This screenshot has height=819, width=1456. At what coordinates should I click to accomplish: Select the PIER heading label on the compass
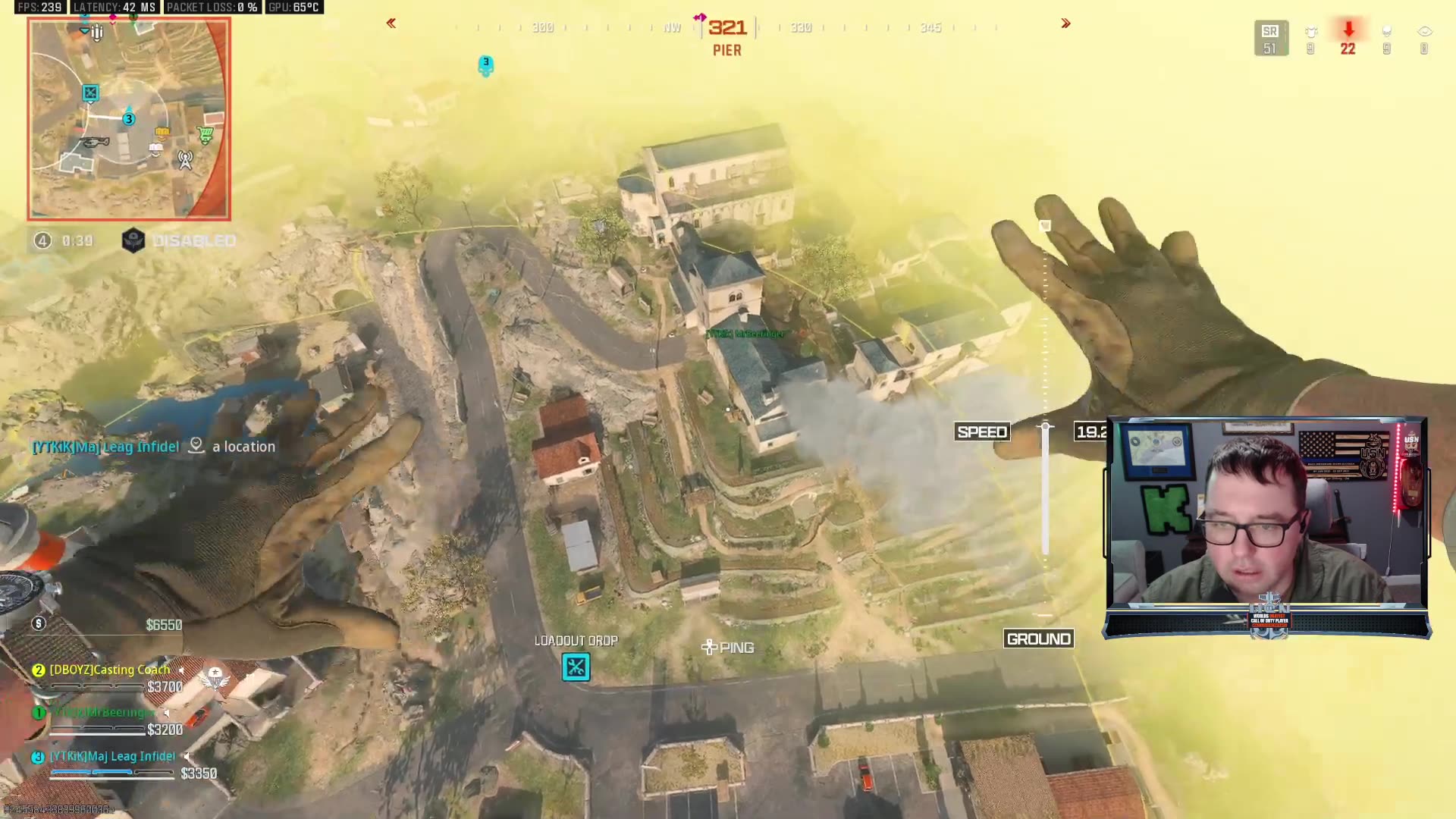pyautogui.click(x=726, y=50)
